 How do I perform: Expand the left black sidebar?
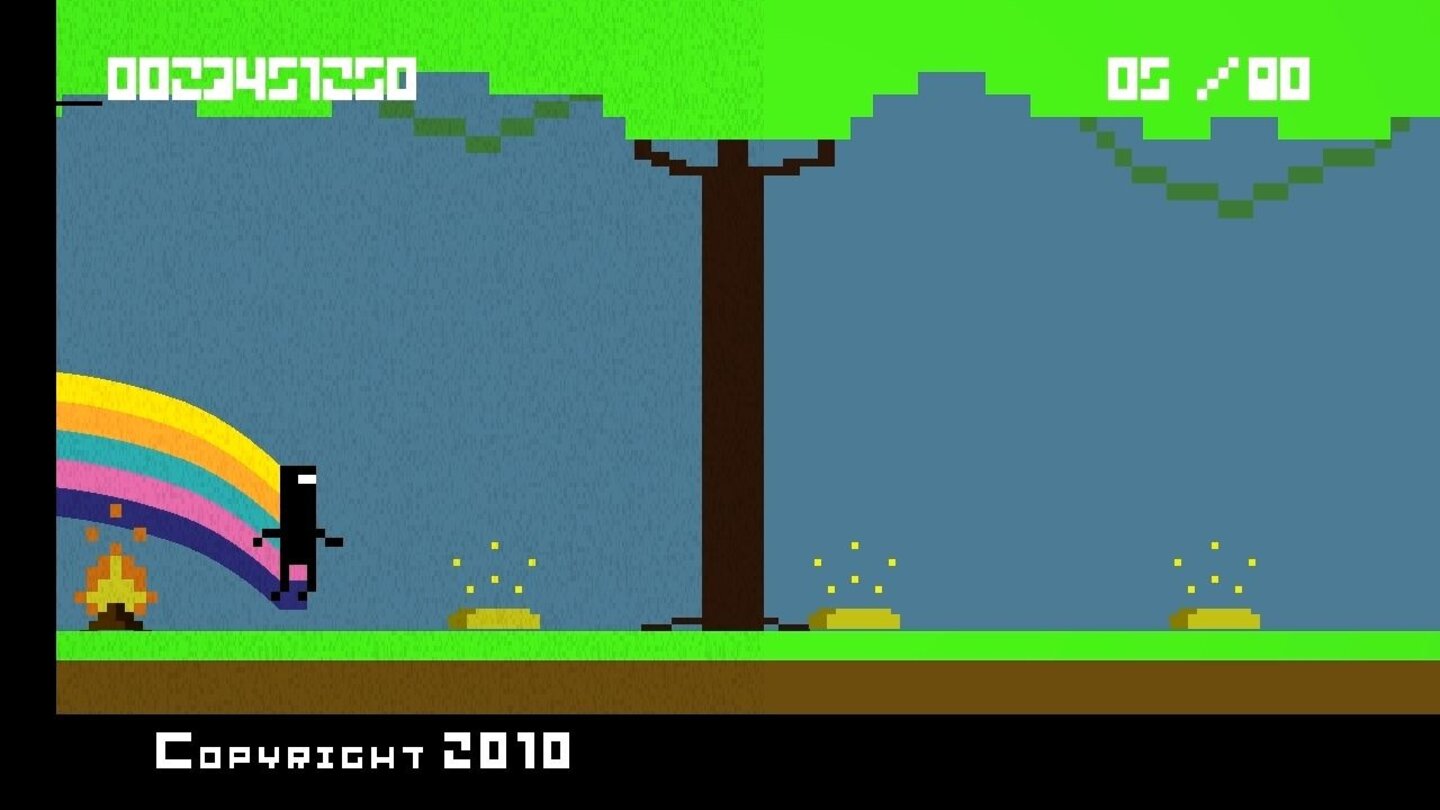(25, 400)
